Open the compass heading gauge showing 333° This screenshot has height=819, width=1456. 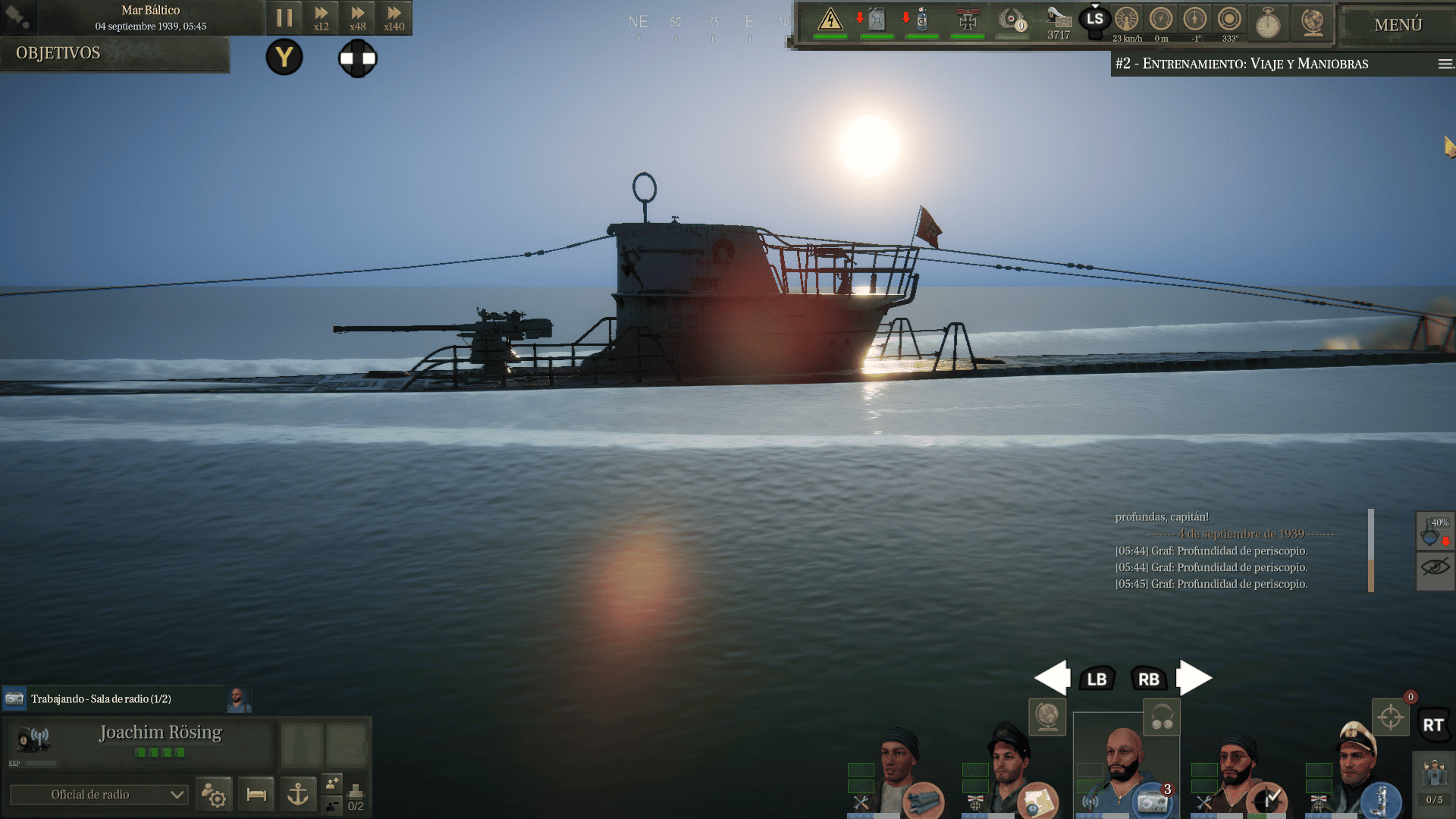[1229, 20]
